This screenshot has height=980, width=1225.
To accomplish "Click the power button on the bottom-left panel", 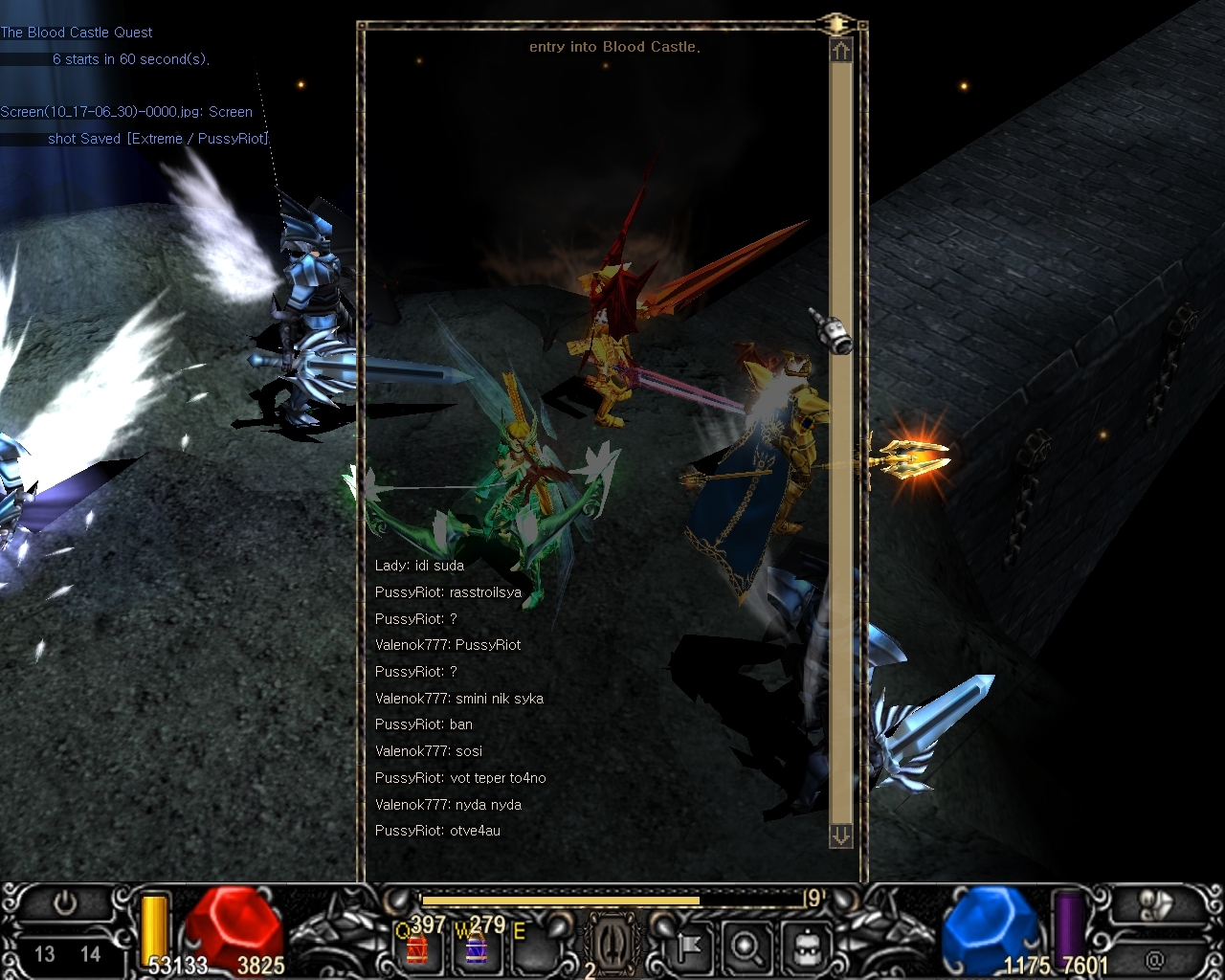I will tap(65, 902).
